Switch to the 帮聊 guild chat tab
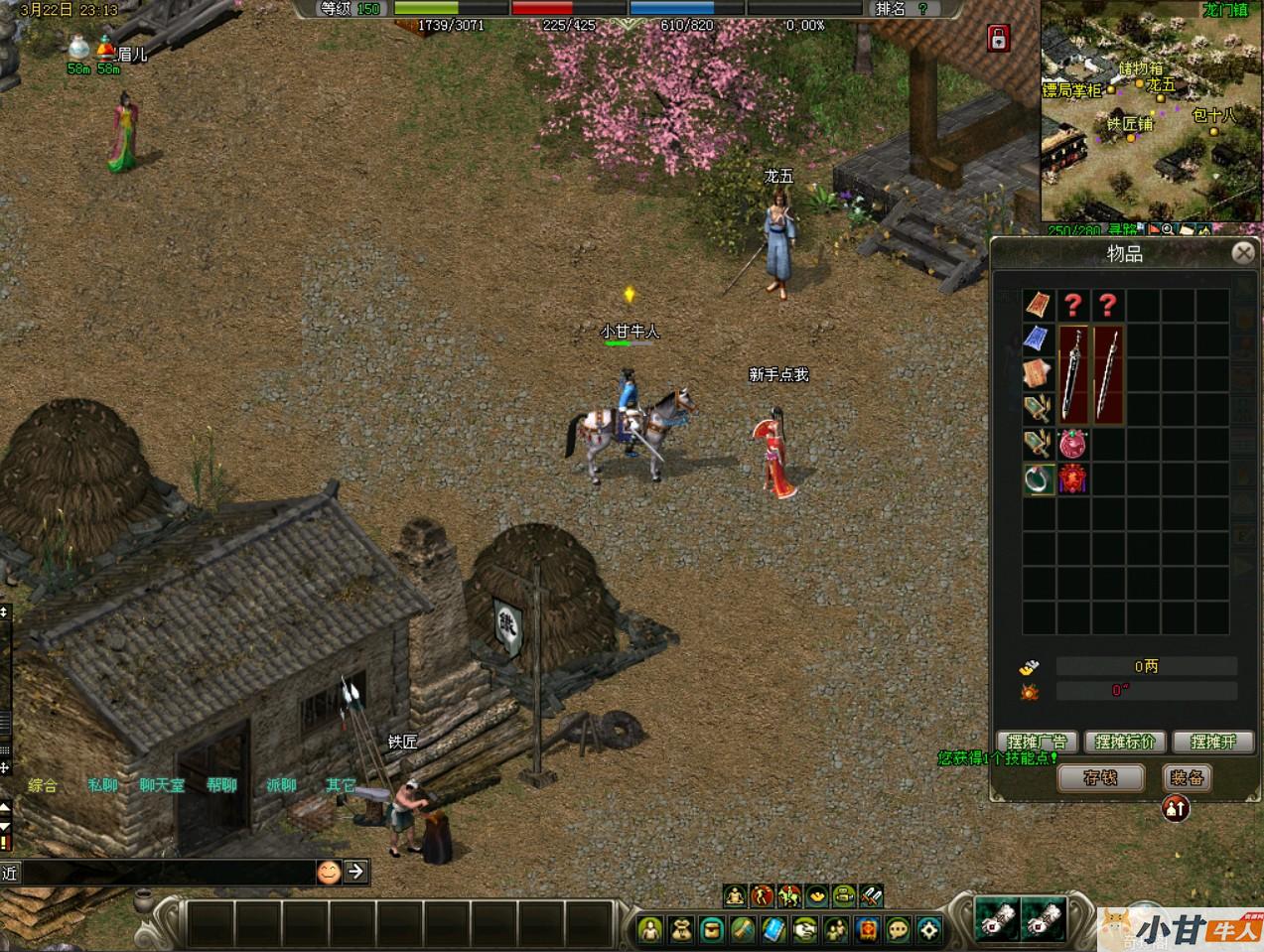1264x952 pixels. (222, 785)
